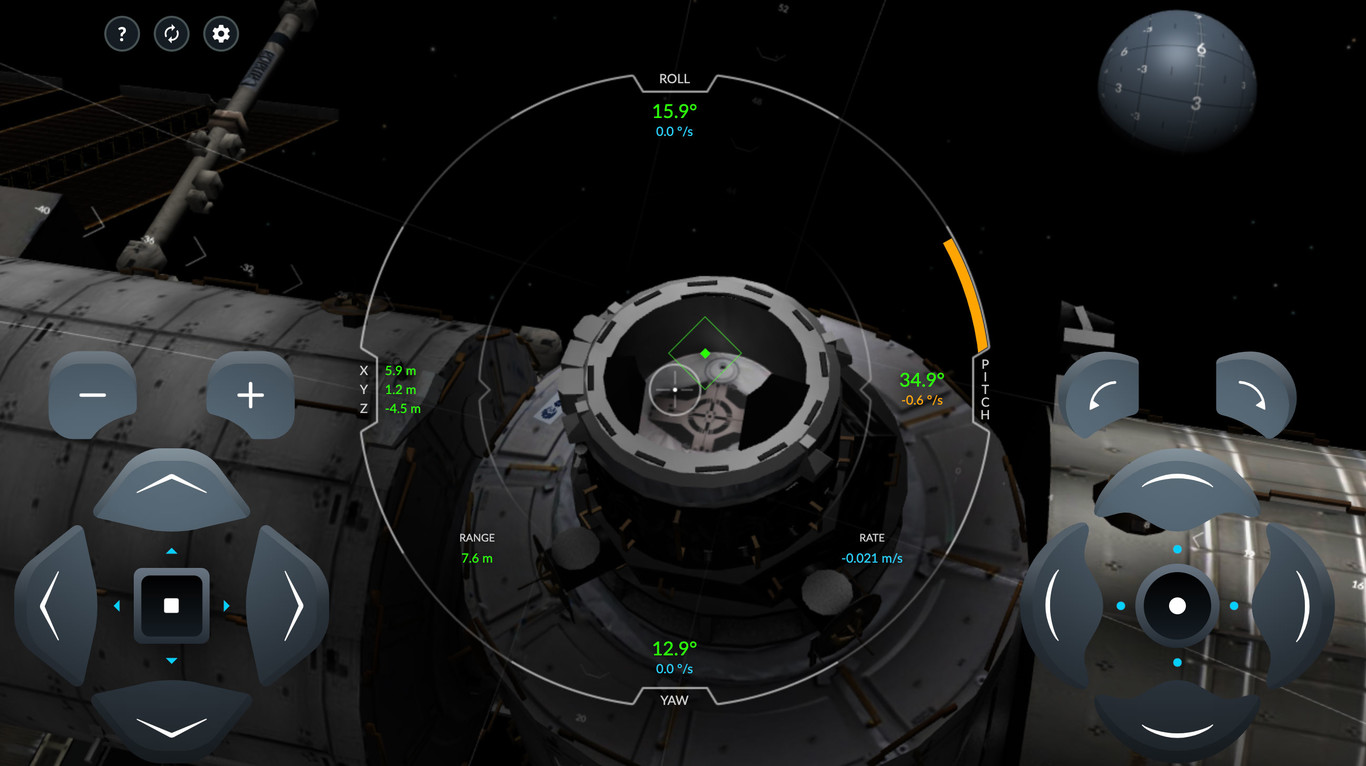Click the center dot of the rotation pad
Screen dimensions: 1366x766
coord(1178,603)
